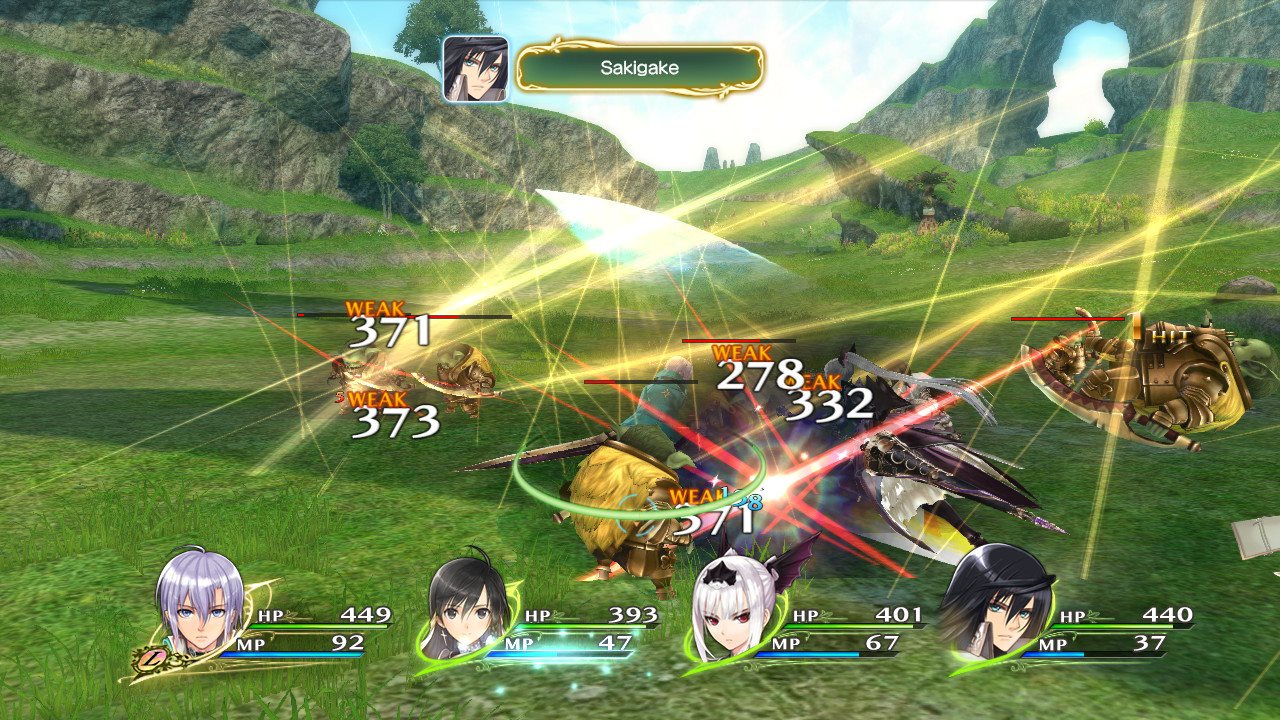Screen dimensions: 1280x720
Task: Select the silver-haired party member portrait
Action: pyautogui.click(x=200, y=608)
